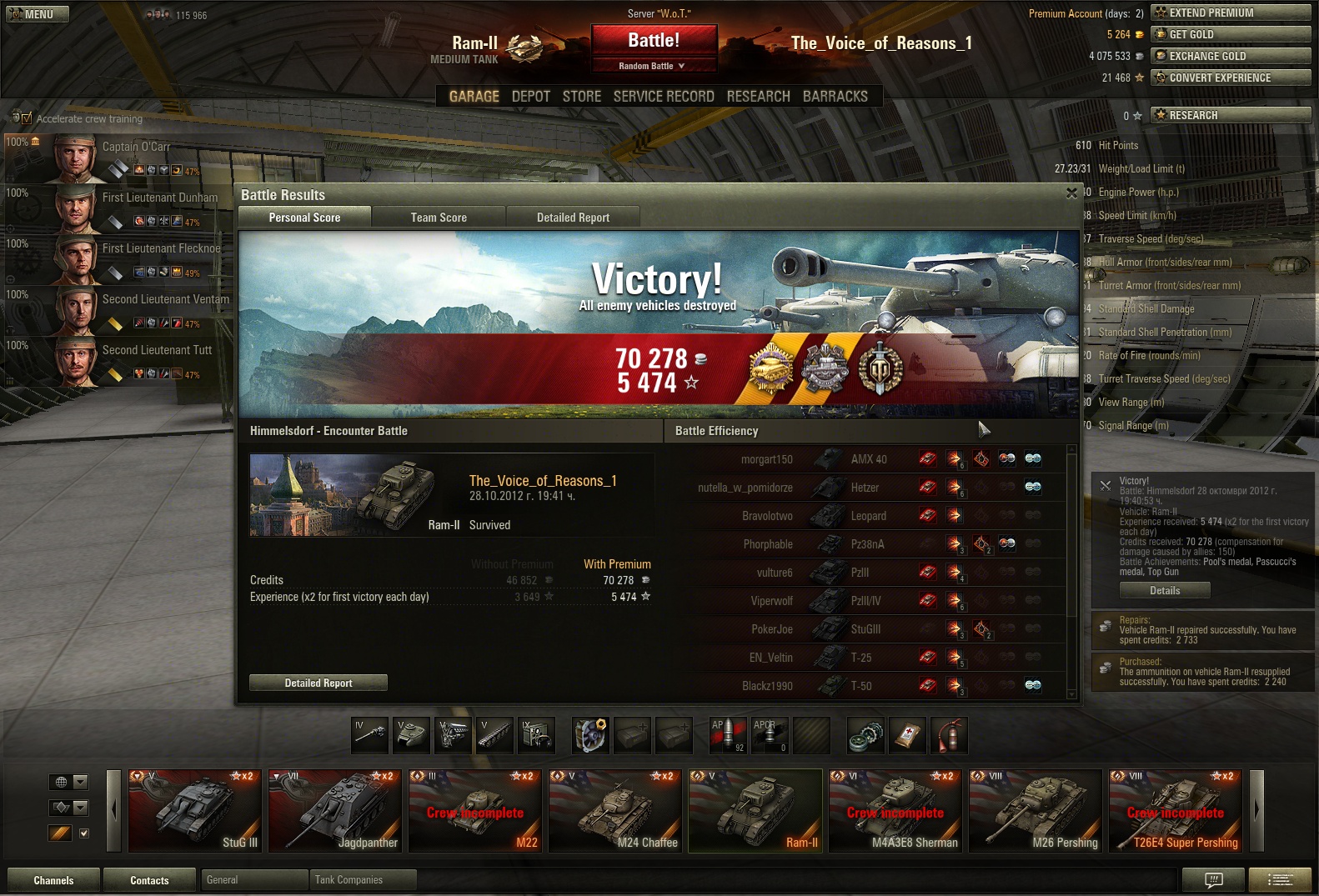Click the EXTEND PREMIUM button
Viewport: 1319px width, 896px height.
click(1230, 13)
